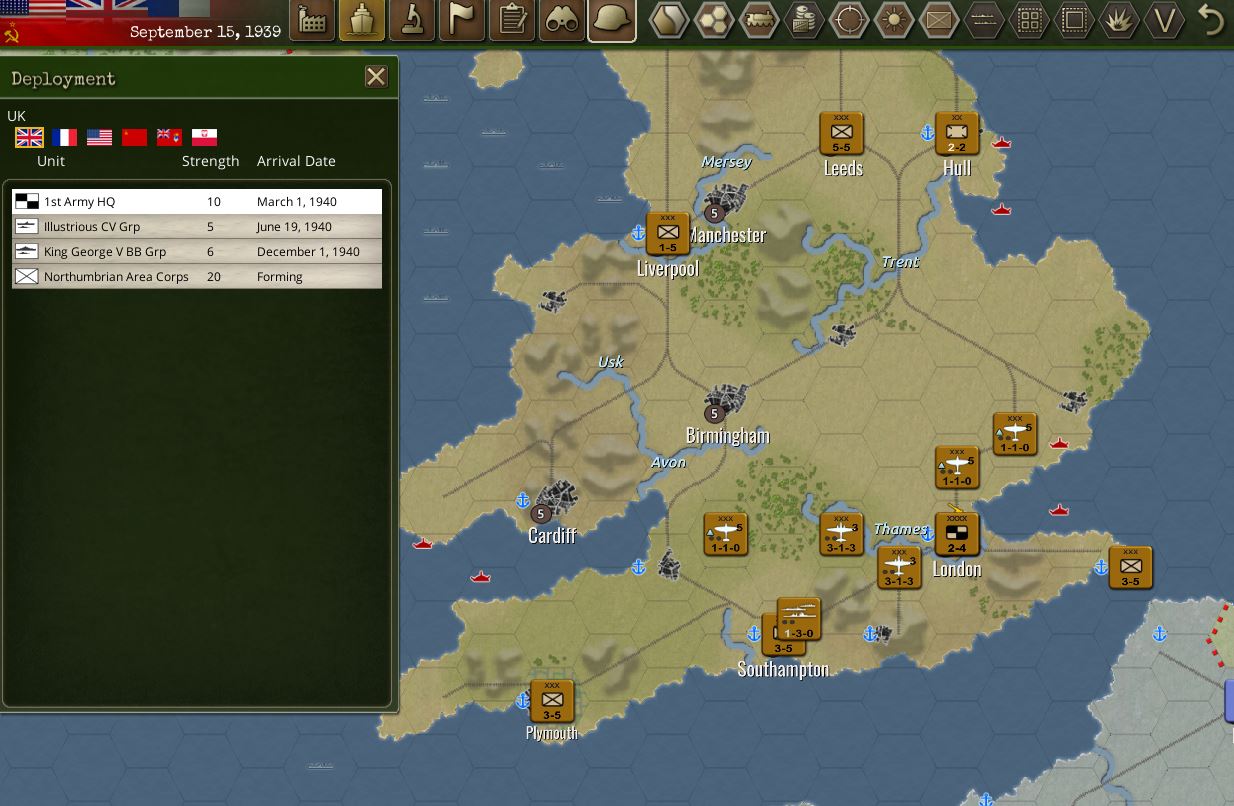The image size is (1234, 806).
Task: Select the China flag filter
Action: click(x=134, y=137)
